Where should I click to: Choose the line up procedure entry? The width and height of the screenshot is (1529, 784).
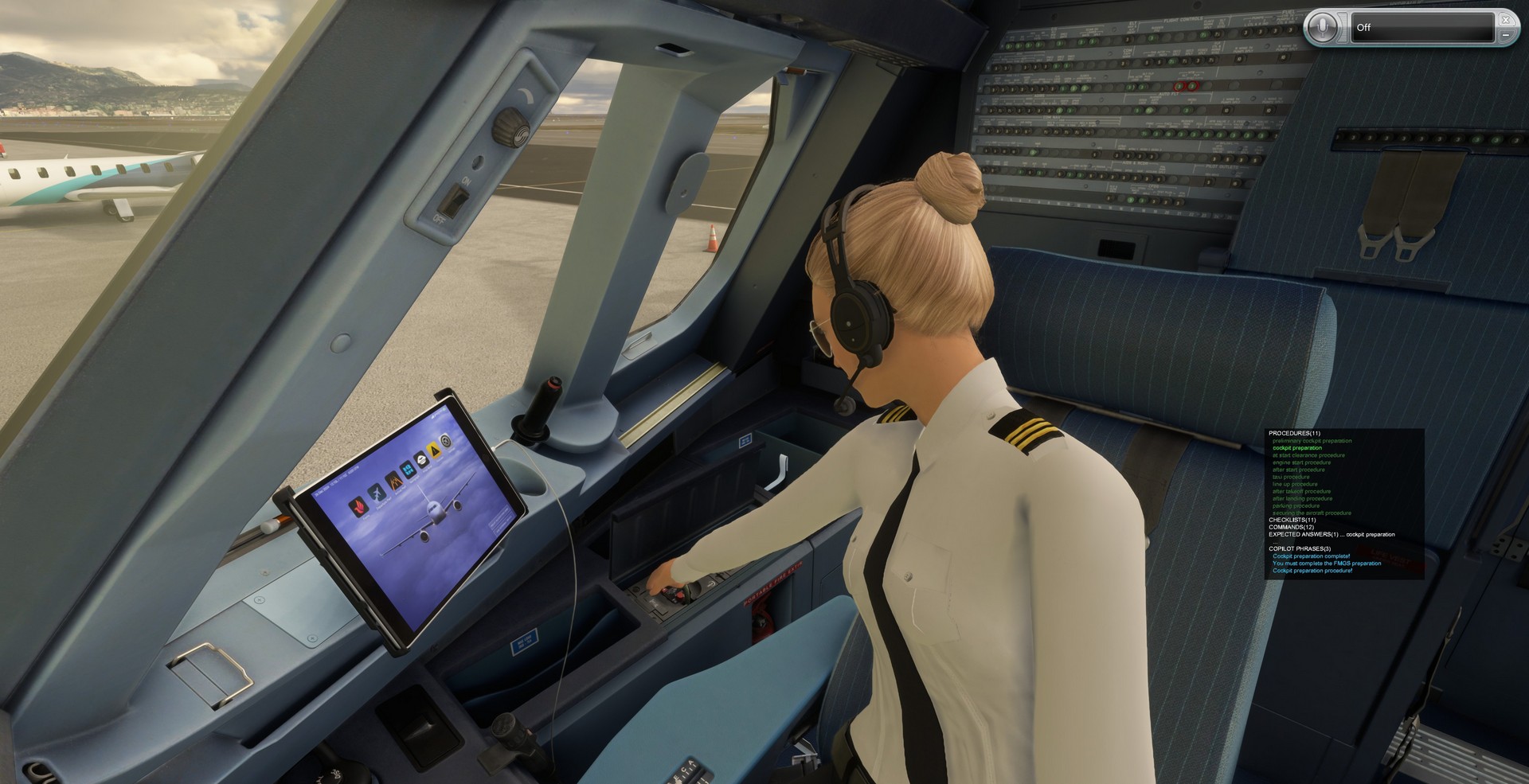point(1295,484)
